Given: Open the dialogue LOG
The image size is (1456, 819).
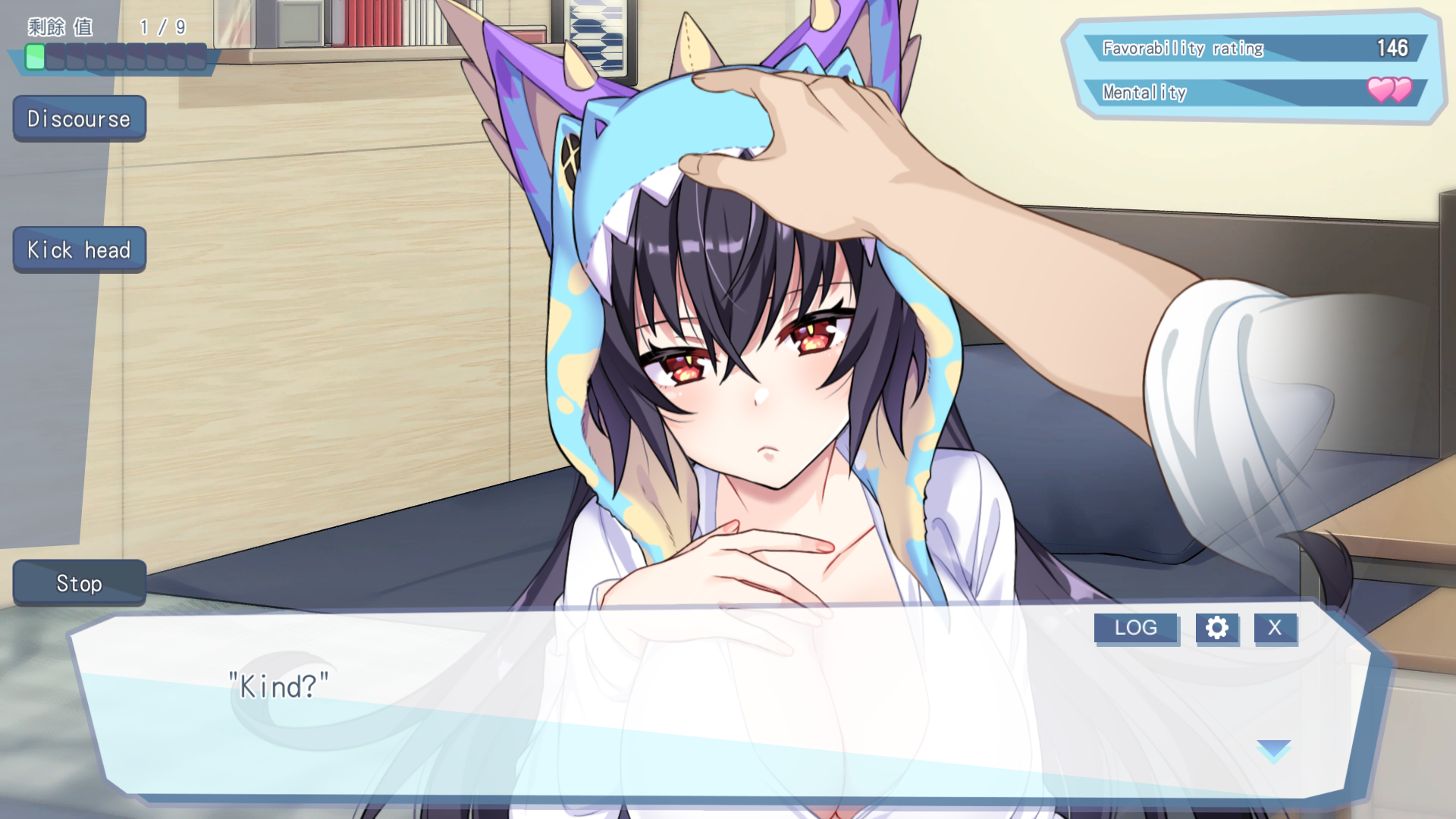Looking at the screenshot, I should point(1135,628).
